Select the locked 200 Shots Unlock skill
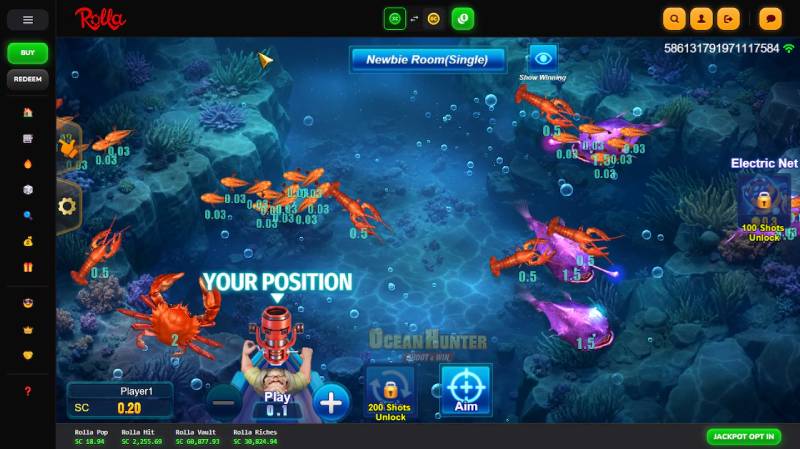 click(x=391, y=393)
